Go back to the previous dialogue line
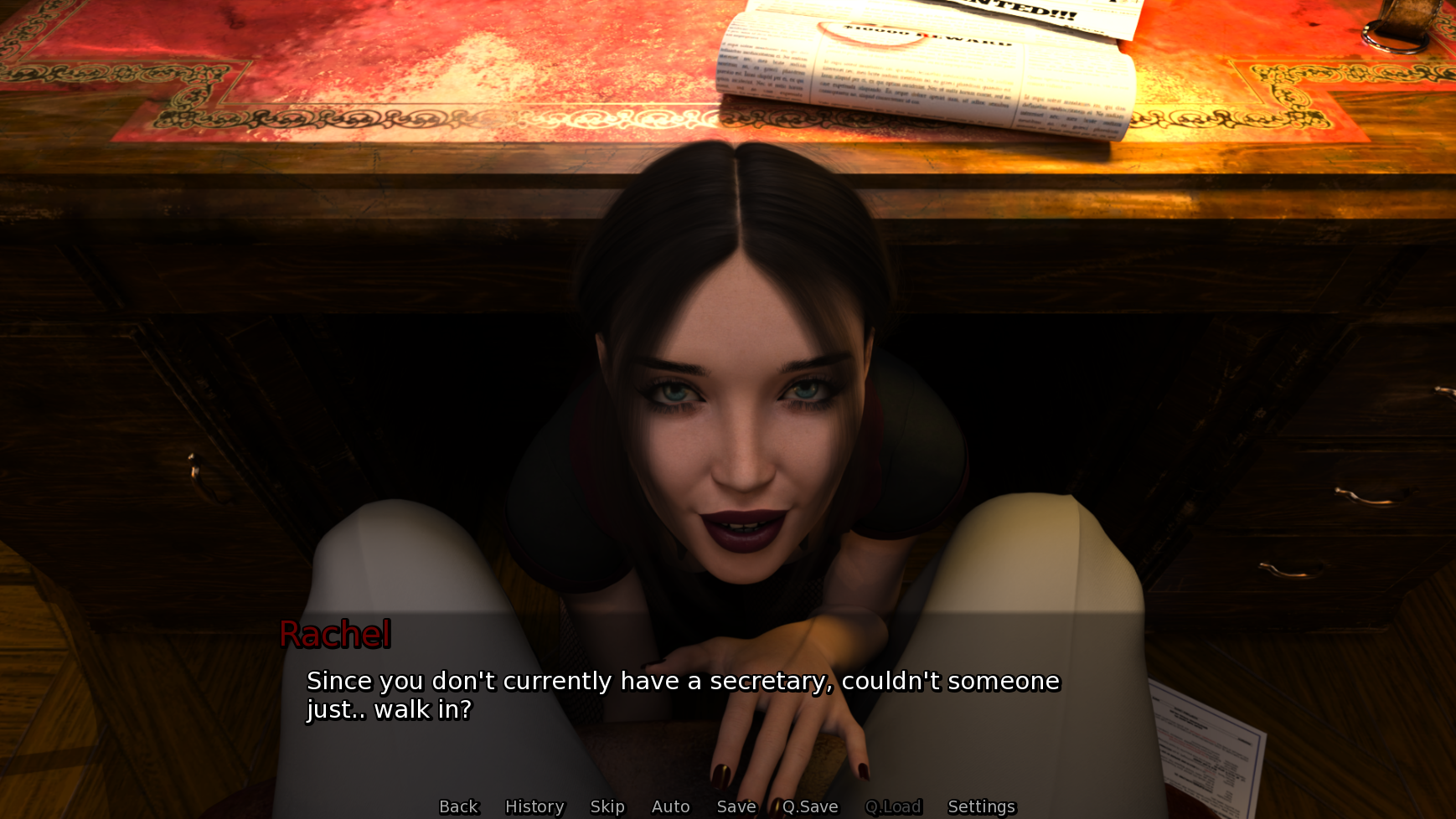This screenshot has width=1456, height=819. 458,806
